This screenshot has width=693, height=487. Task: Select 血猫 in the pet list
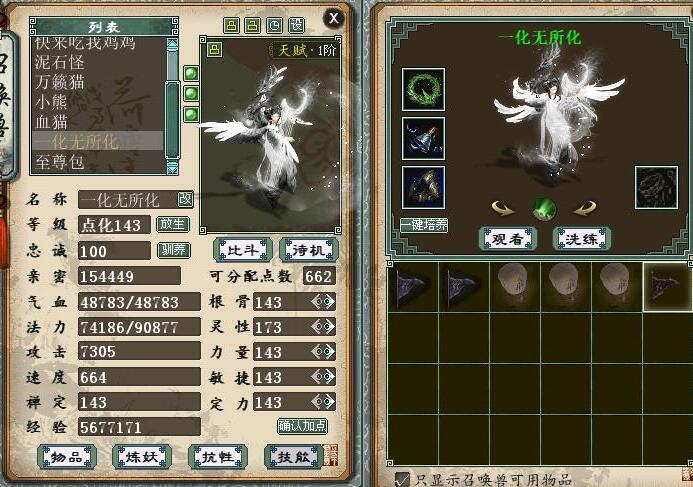point(52,122)
